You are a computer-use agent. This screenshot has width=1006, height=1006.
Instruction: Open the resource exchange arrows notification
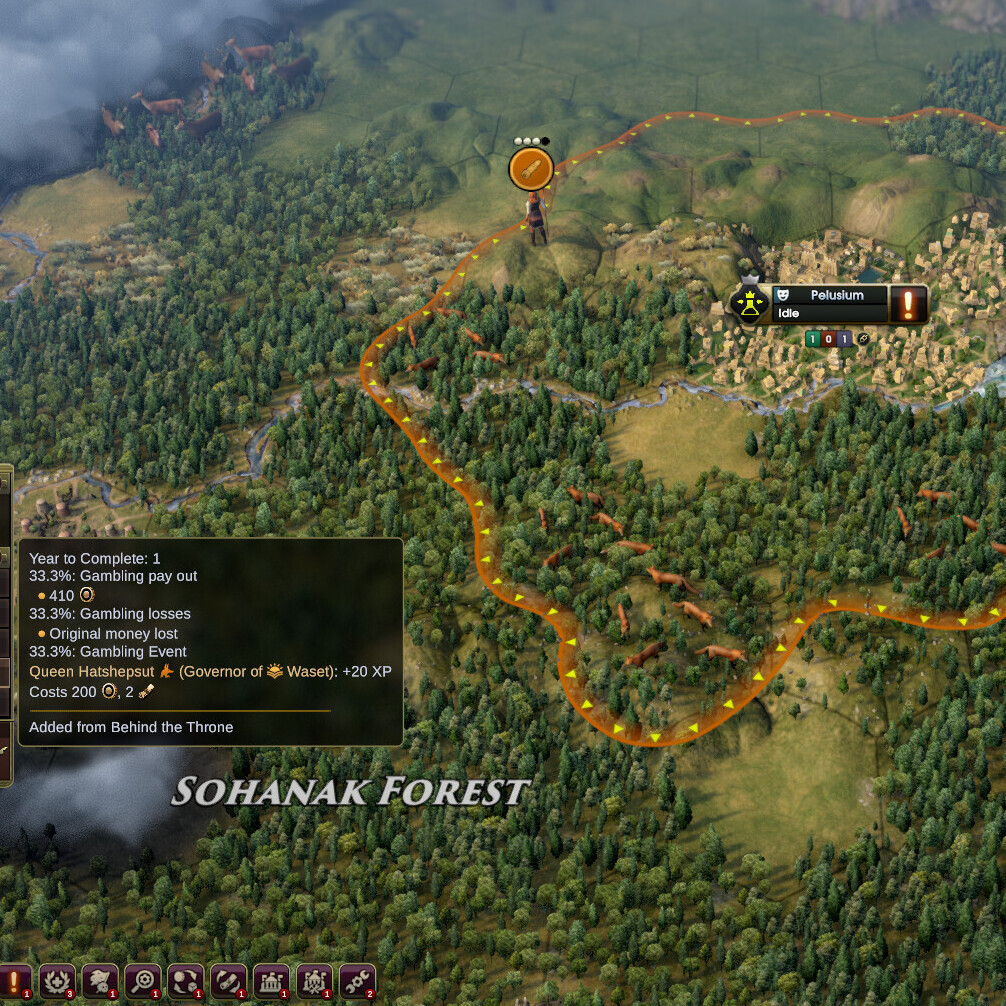186,982
